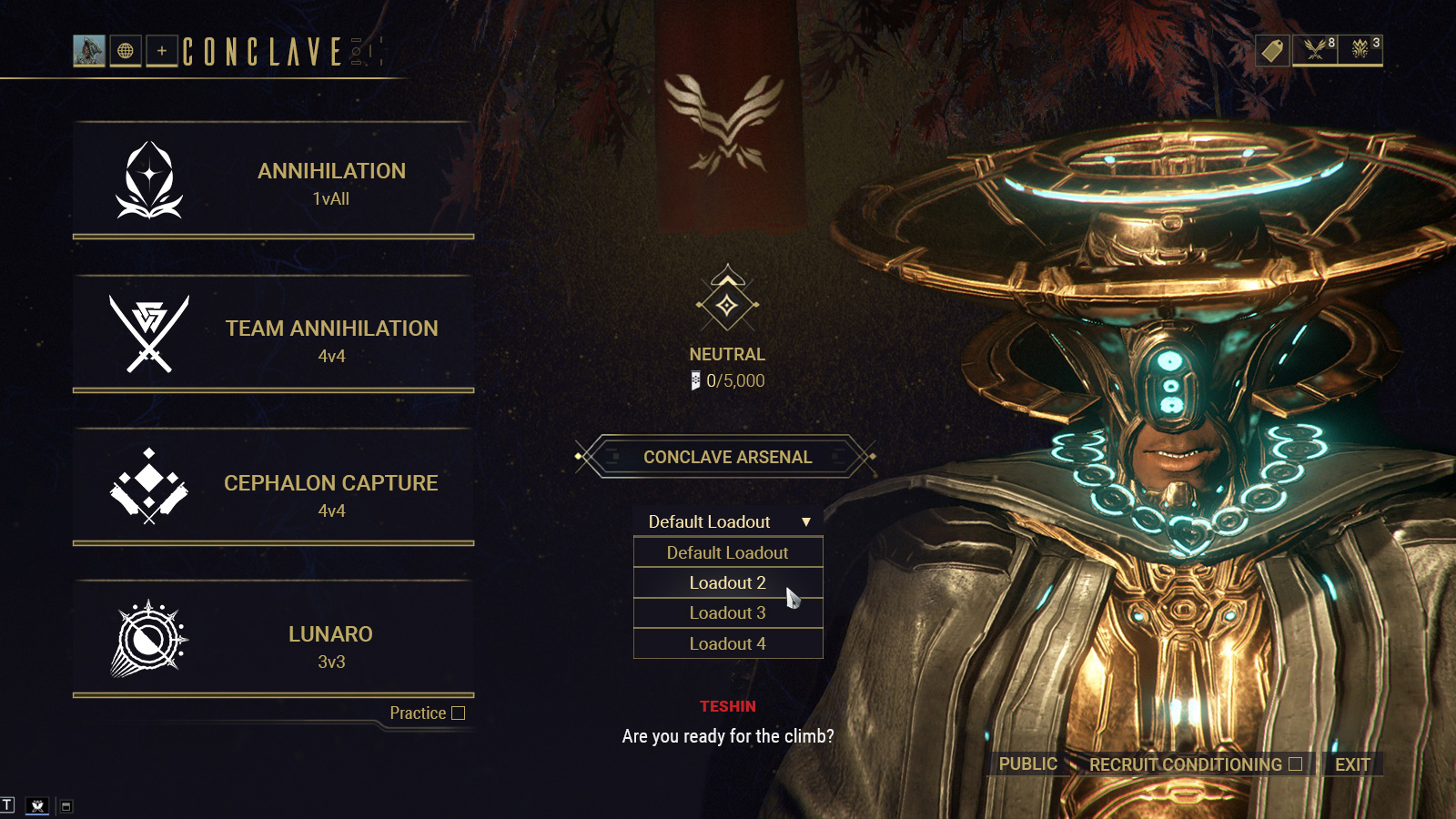Change the Public matchmaking setting
The height and width of the screenshot is (819, 1456).
[1028, 764]
